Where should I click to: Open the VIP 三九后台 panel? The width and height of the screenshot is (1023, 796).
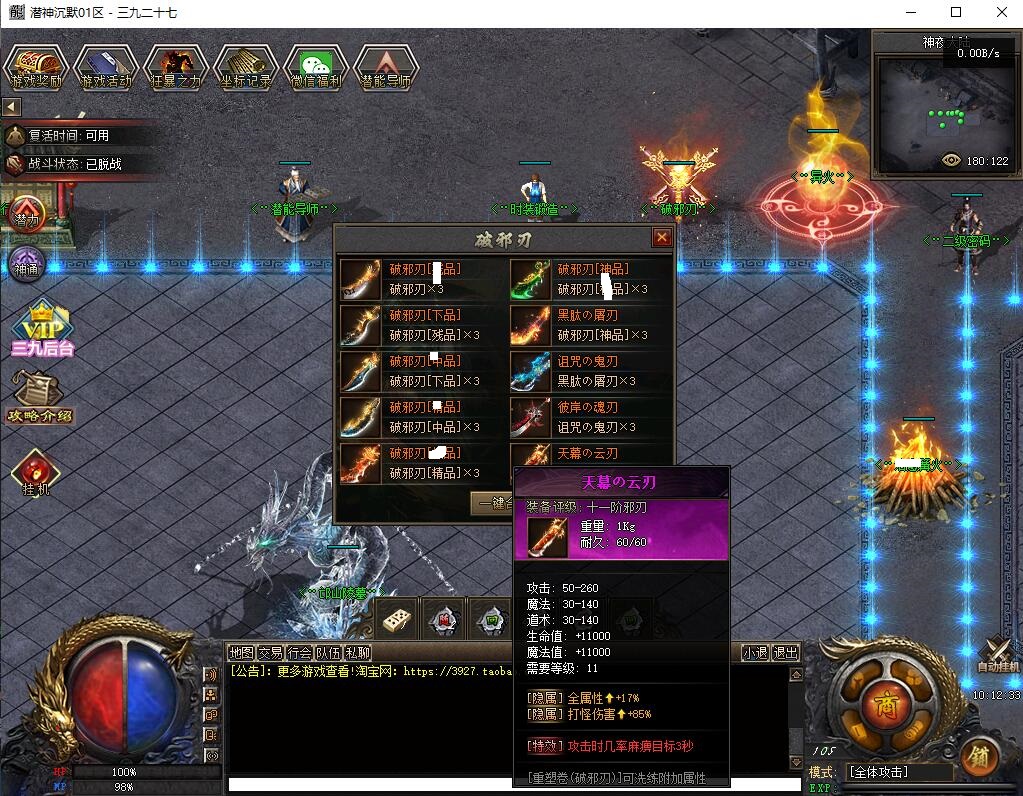[x=42, y=330]
